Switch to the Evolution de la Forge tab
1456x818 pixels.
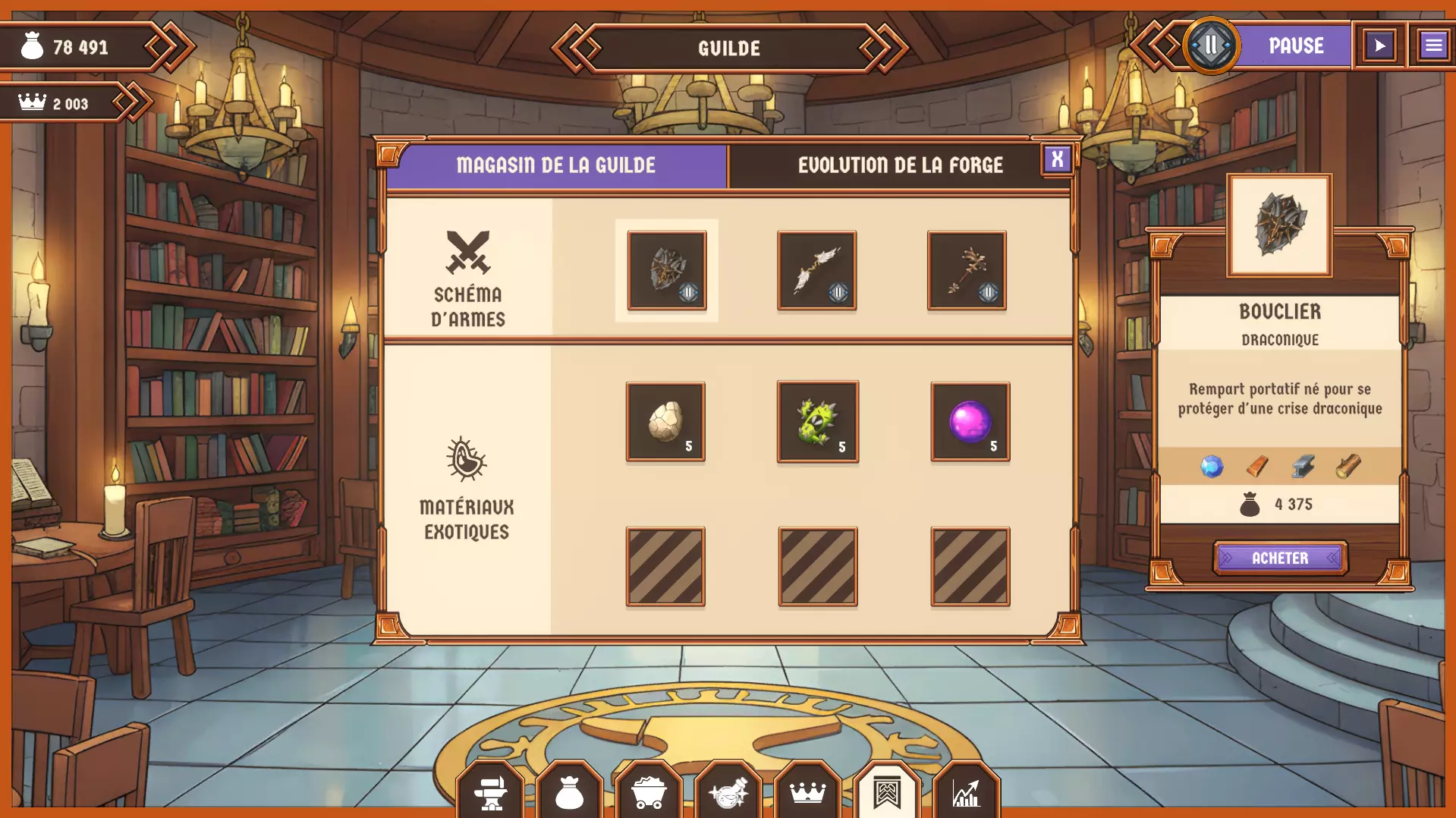click(x=899, y=165)
